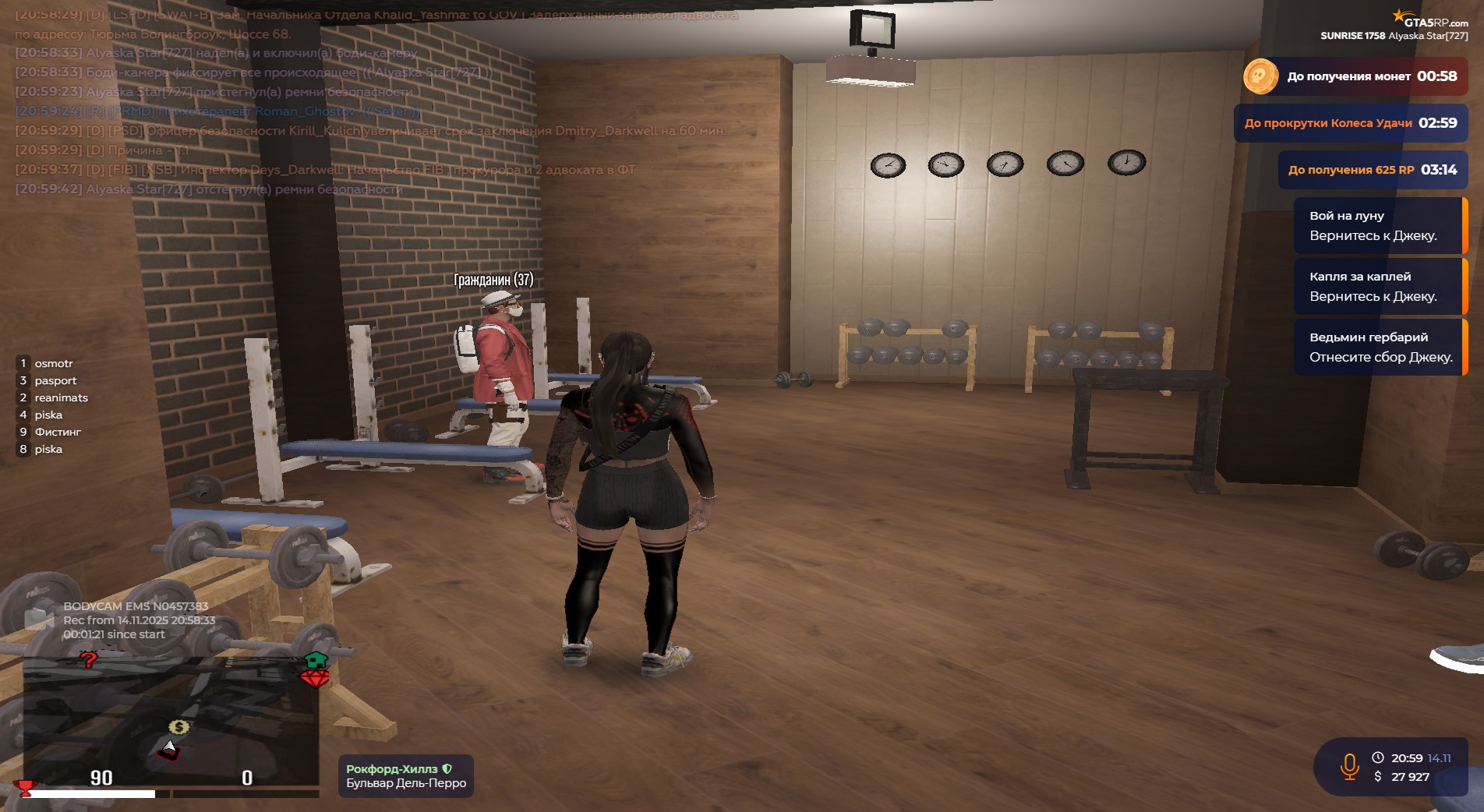The image size is (1484, 812).
Task: Open the 'Капля за каплей' quest entry
Action: click(x=1378, y=286)
